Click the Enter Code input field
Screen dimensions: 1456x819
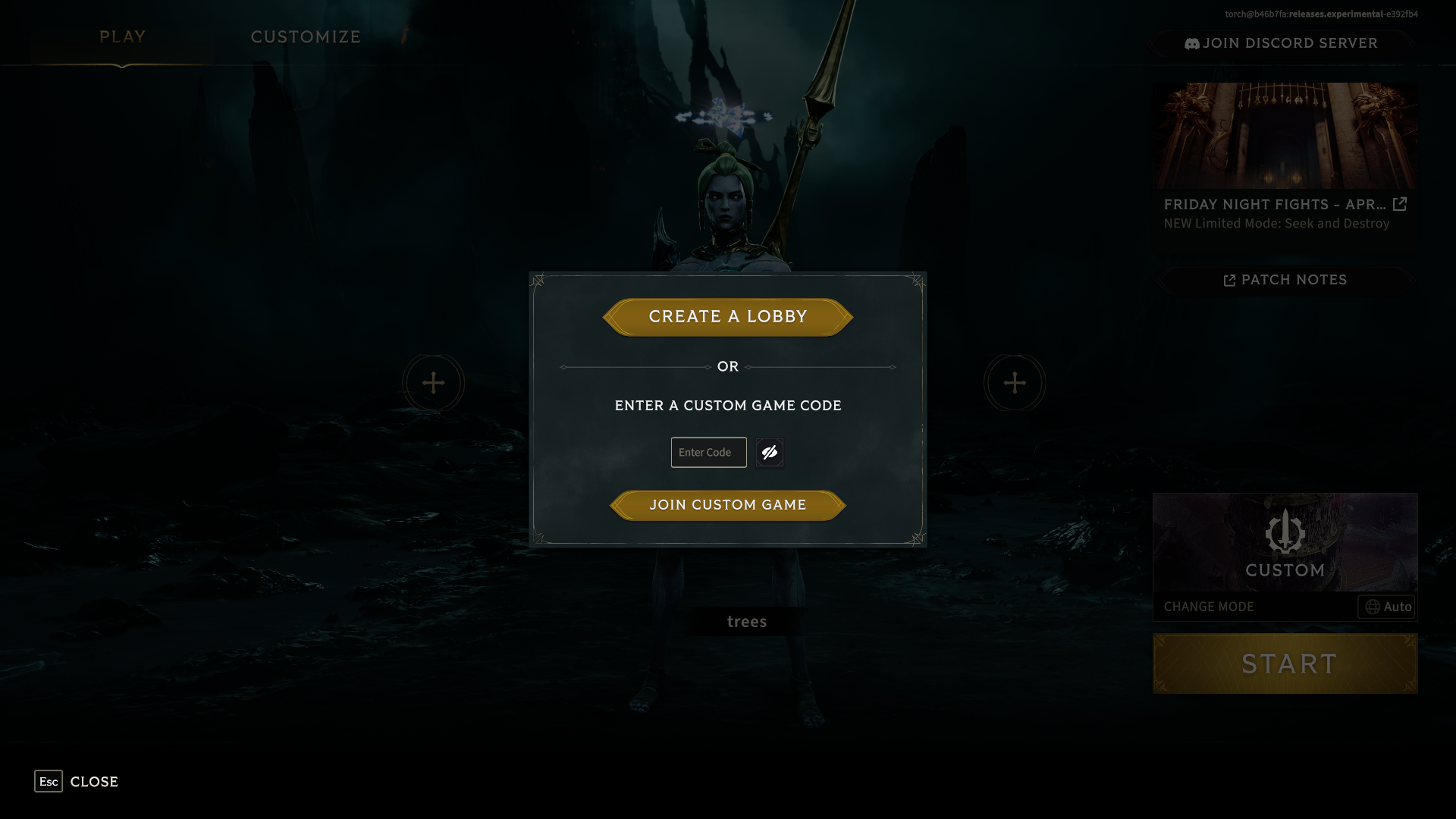(x=708, y=453)
